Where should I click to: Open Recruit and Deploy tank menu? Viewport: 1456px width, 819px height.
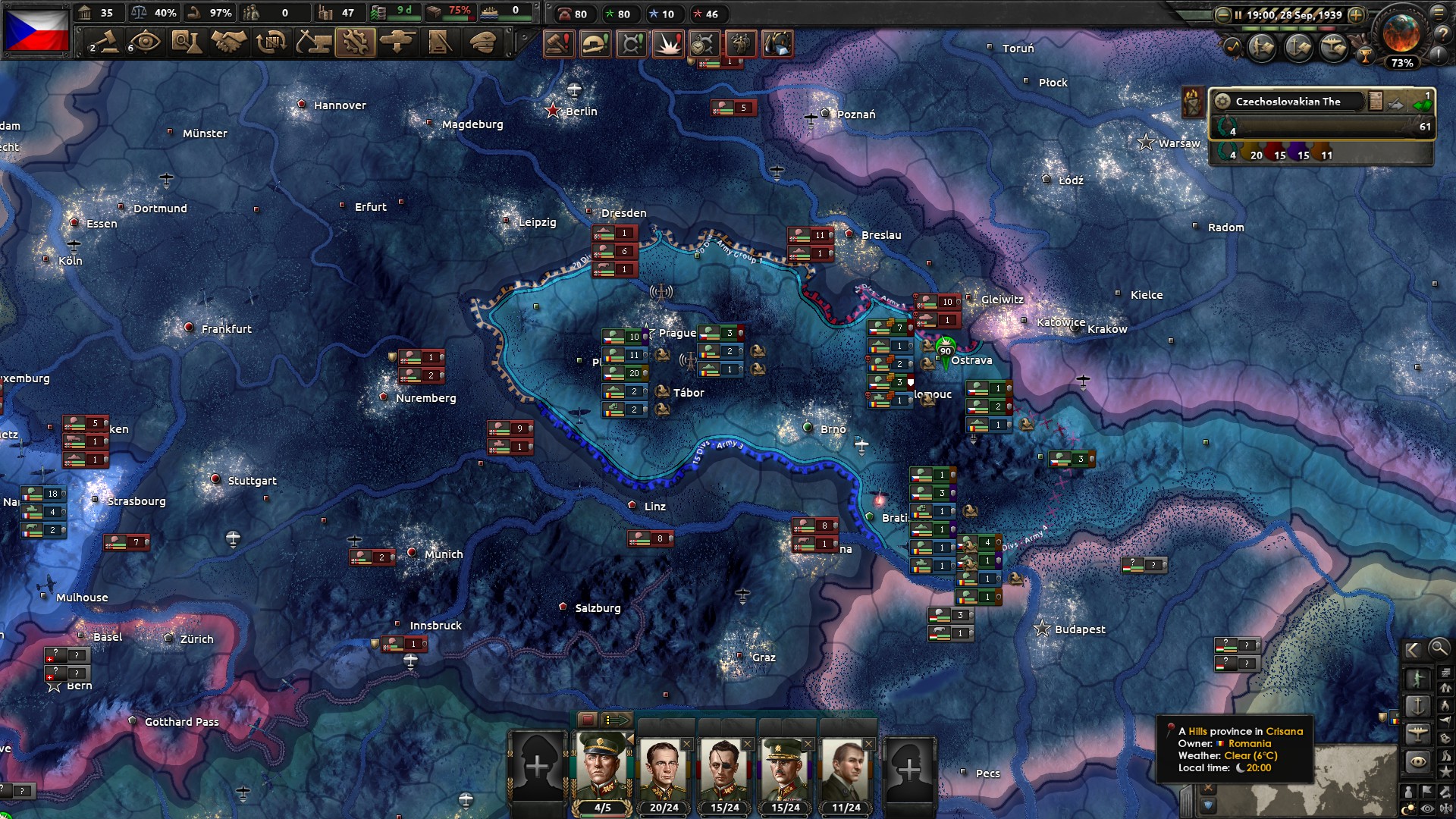[397, 42]
